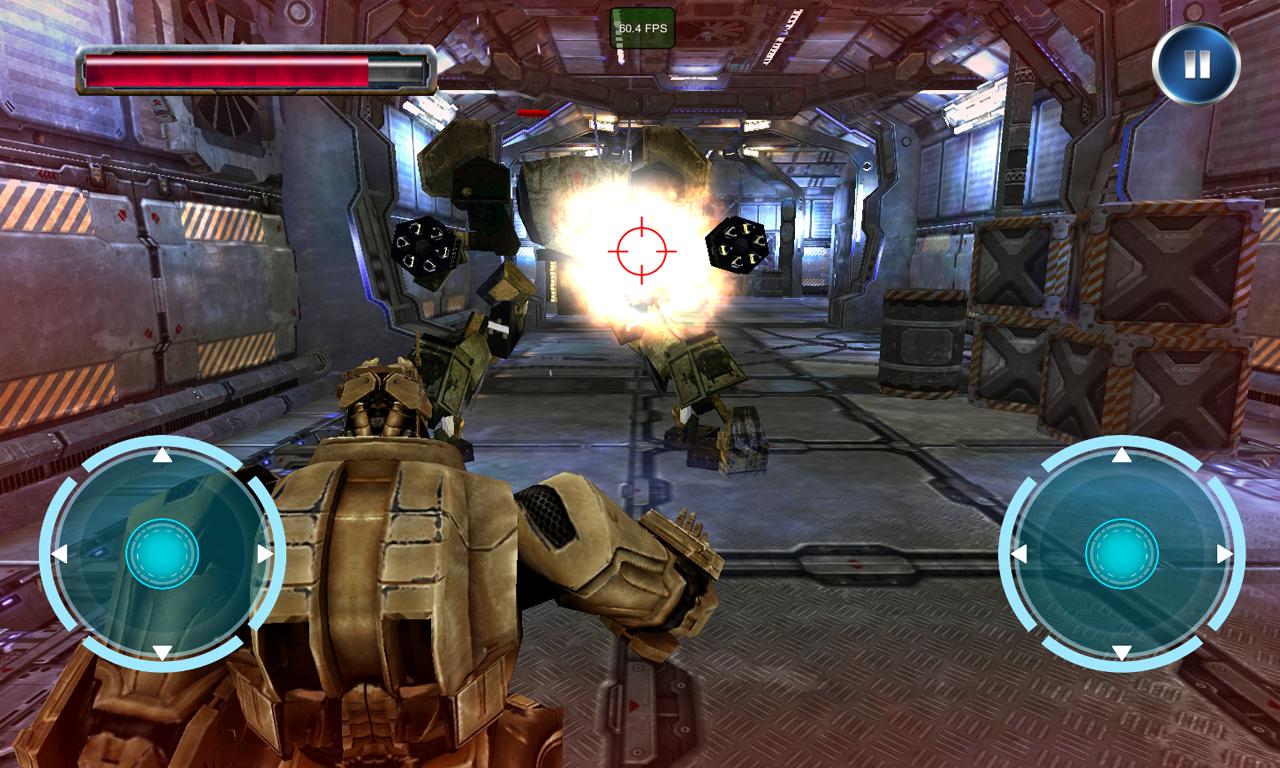Tap the left arrow on the left joystick
Viewport: 1280px width, 768px height.
(59, 554)
